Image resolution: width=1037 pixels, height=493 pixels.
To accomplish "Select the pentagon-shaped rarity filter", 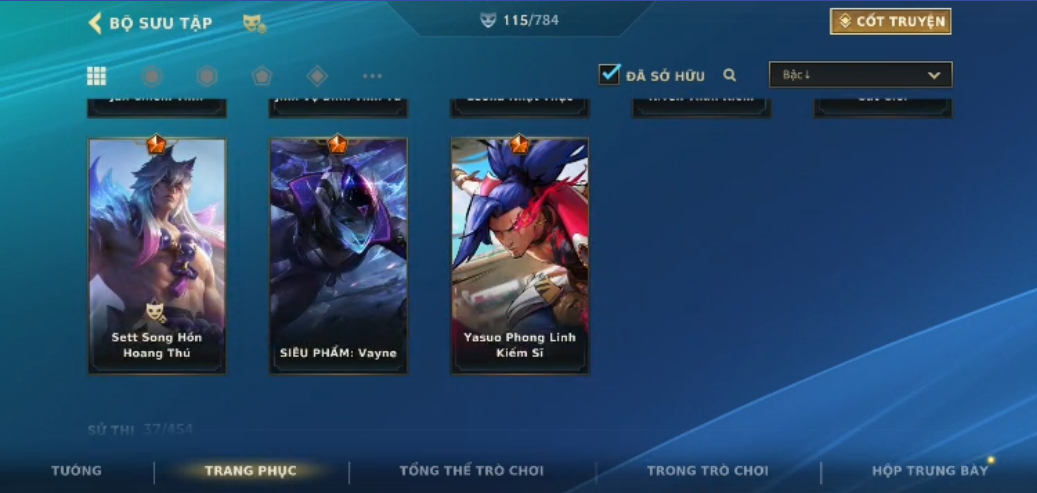I will pos(262,76).
